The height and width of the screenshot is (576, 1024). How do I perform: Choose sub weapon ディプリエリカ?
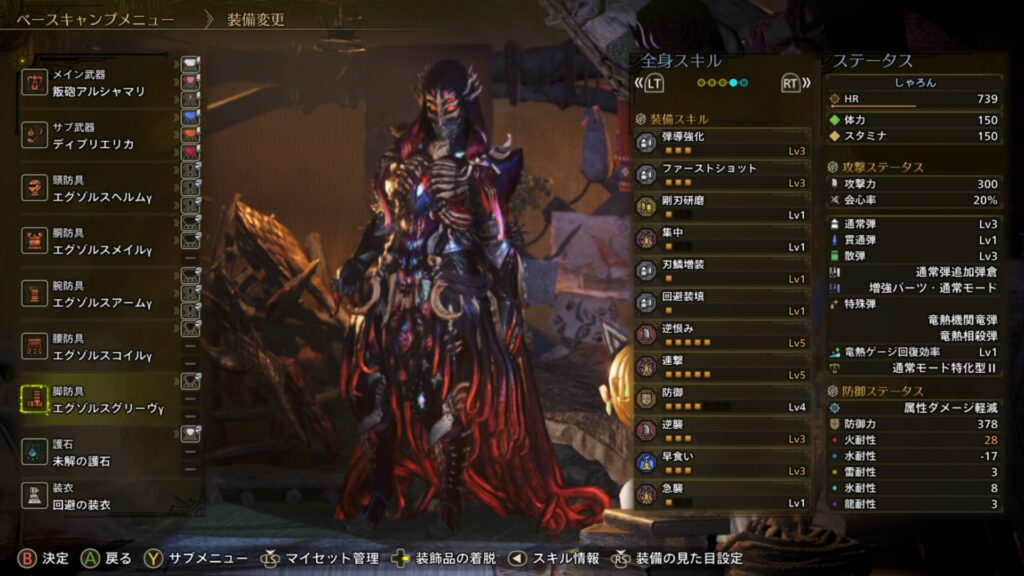pyautogui.click(x=98, y=136)
